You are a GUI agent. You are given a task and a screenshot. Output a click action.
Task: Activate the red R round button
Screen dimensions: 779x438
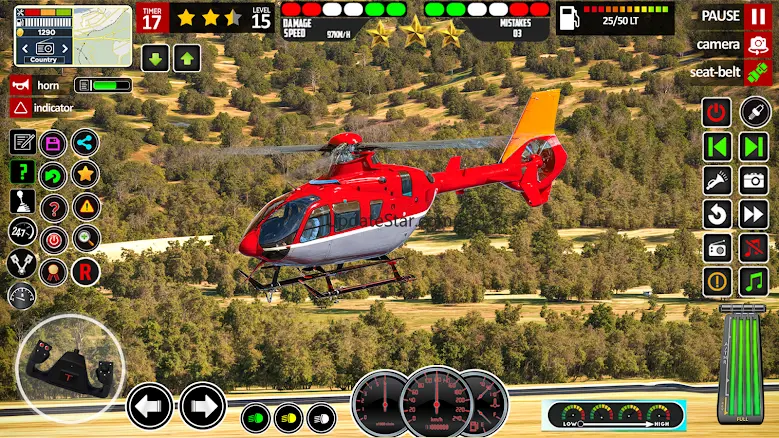click(86, 270)
